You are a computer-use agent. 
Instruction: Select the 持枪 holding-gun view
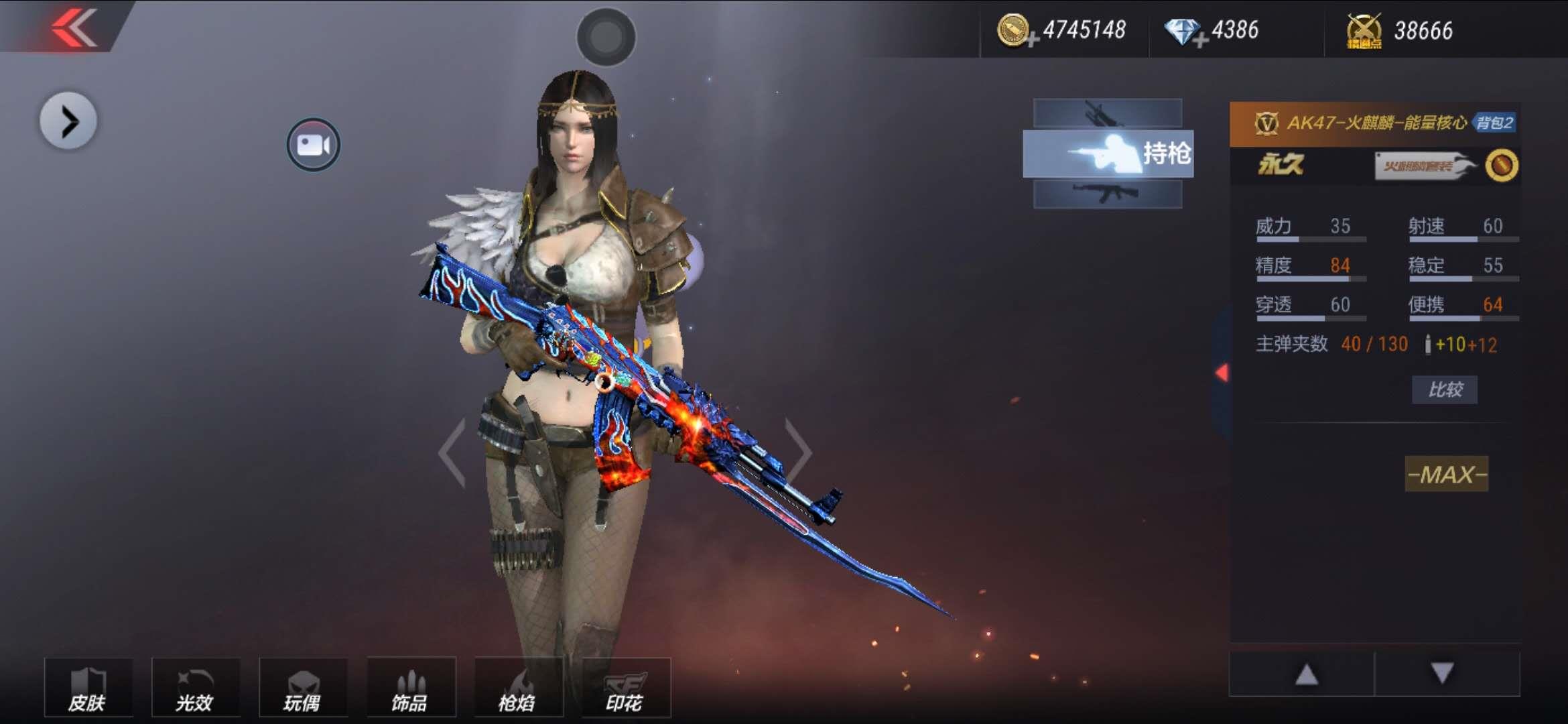point(1108,154)
